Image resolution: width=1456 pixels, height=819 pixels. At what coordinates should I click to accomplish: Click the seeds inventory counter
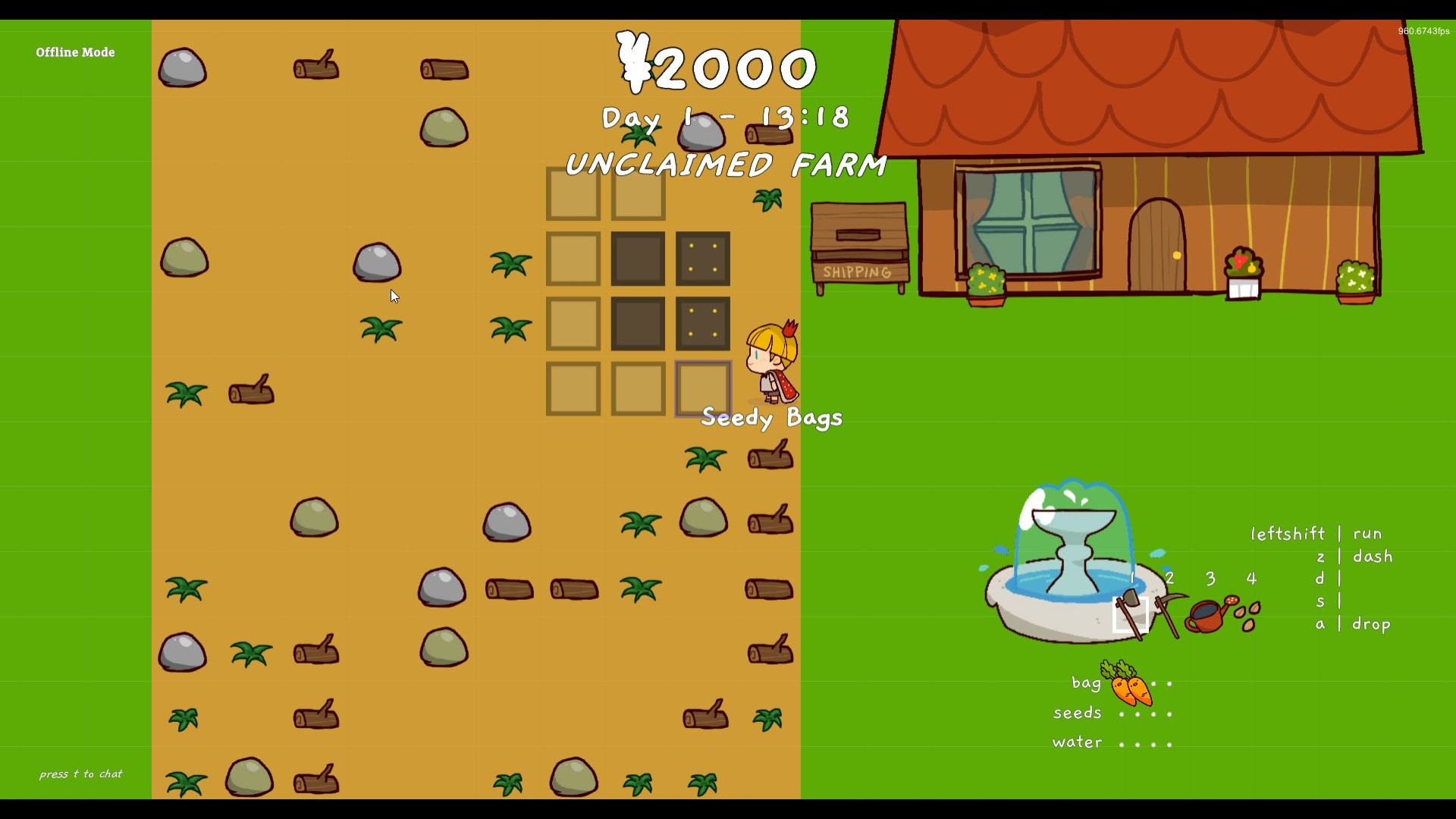click(1077, 713)
